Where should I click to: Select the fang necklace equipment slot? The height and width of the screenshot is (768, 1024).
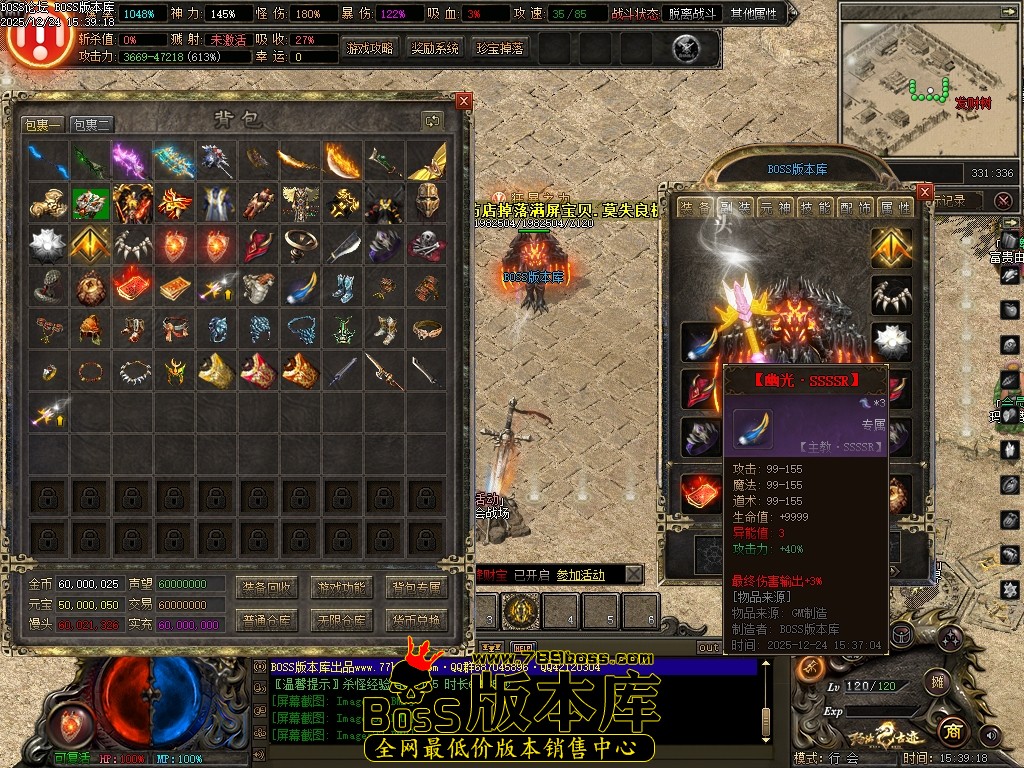[891, 295]
